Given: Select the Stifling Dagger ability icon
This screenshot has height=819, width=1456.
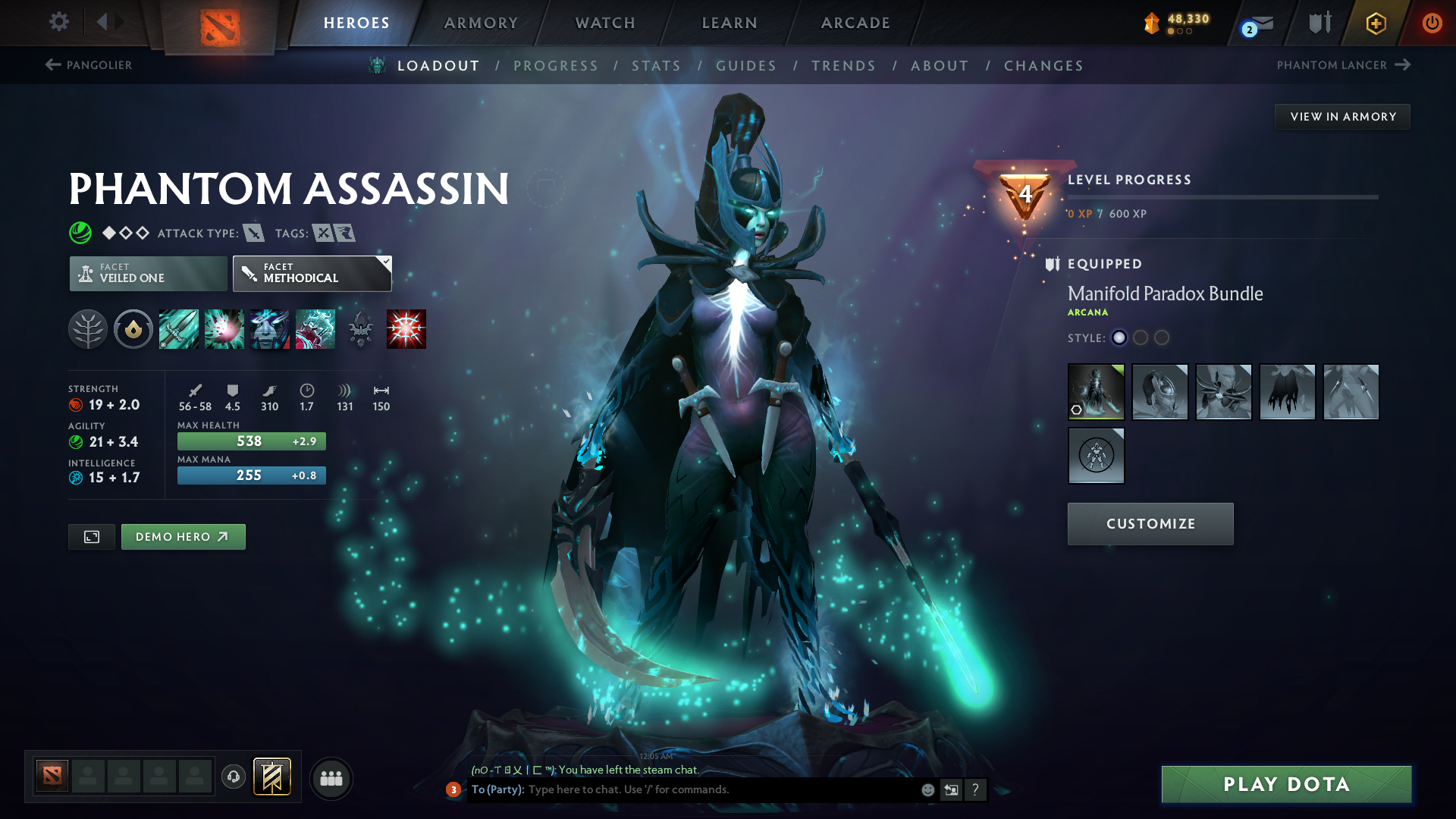Looking at the screenshot, I should (x=179, y=328).
